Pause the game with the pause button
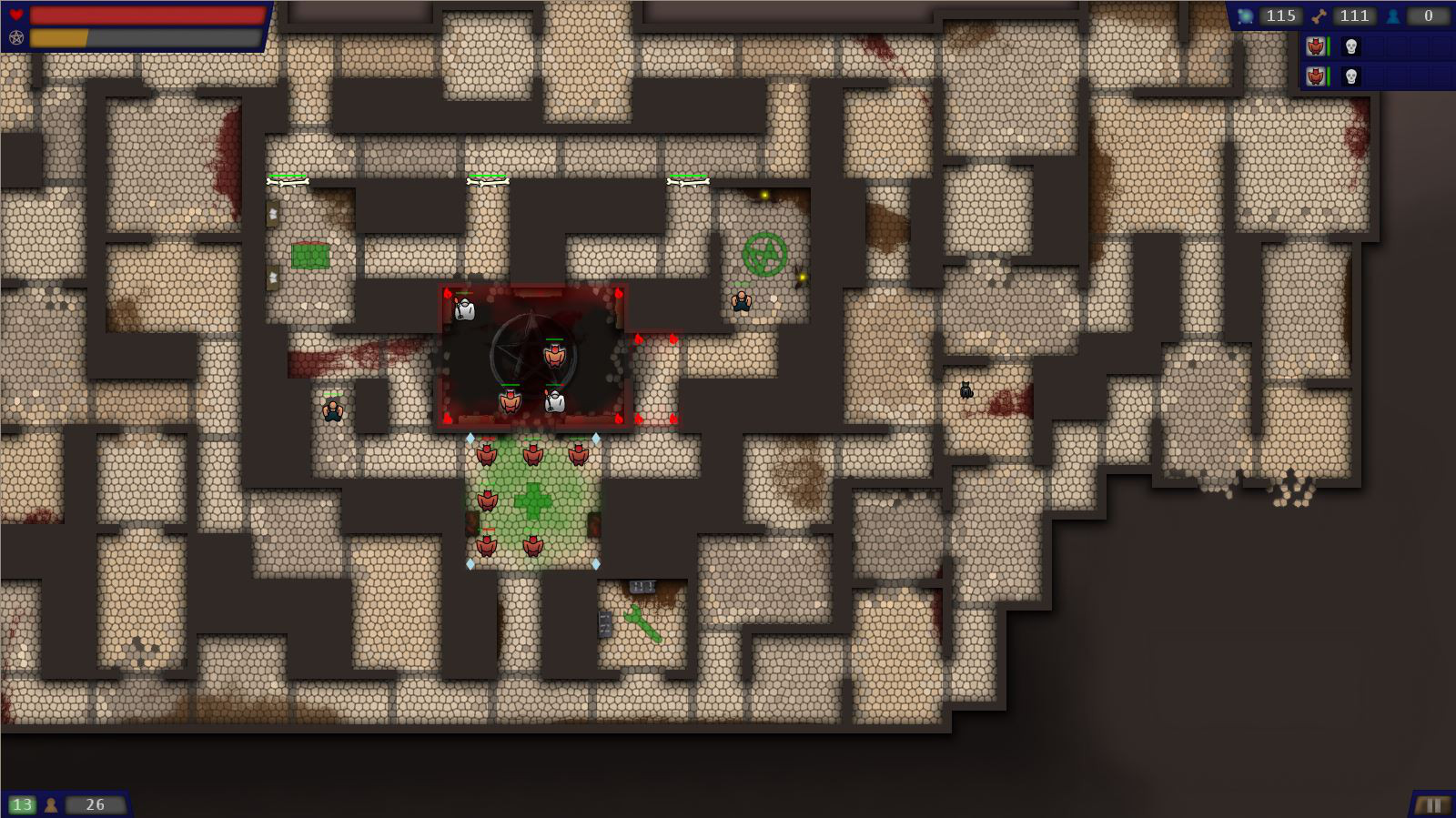 (x=1432, y=805)
